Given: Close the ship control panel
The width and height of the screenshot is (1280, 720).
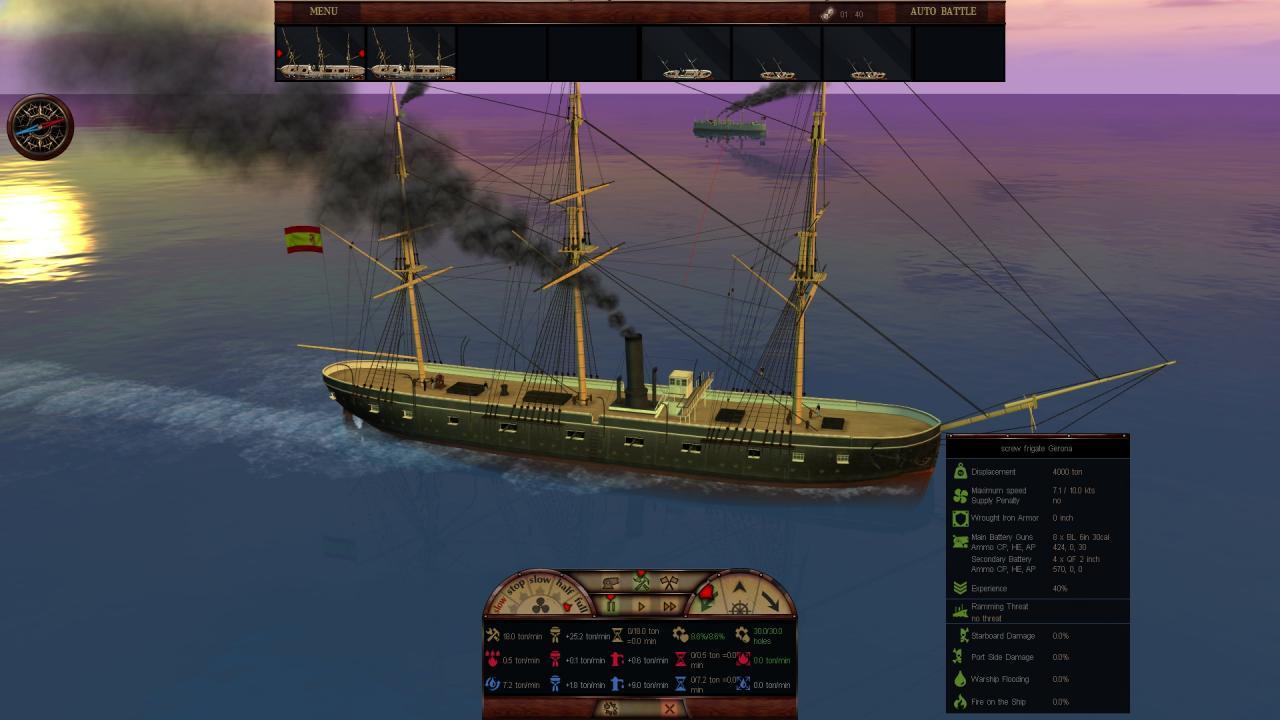Looking at the screenshot, I should tap(669, 708).
